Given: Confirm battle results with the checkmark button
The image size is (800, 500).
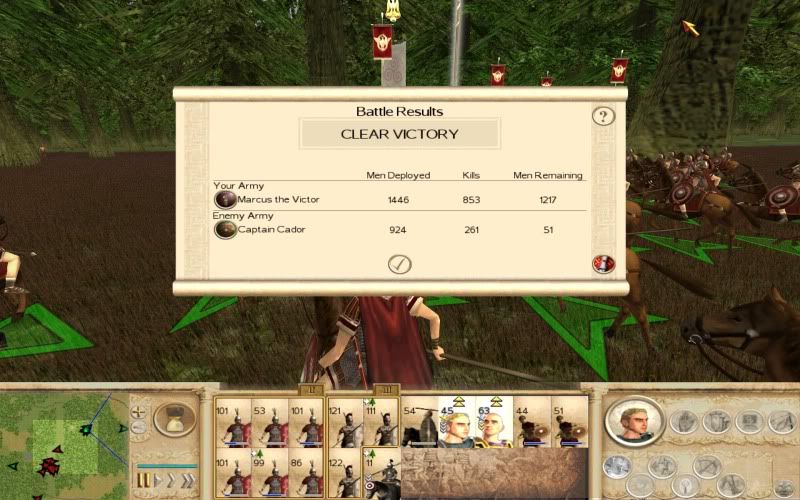Looking at the screenshot, I should coord(400,264).
